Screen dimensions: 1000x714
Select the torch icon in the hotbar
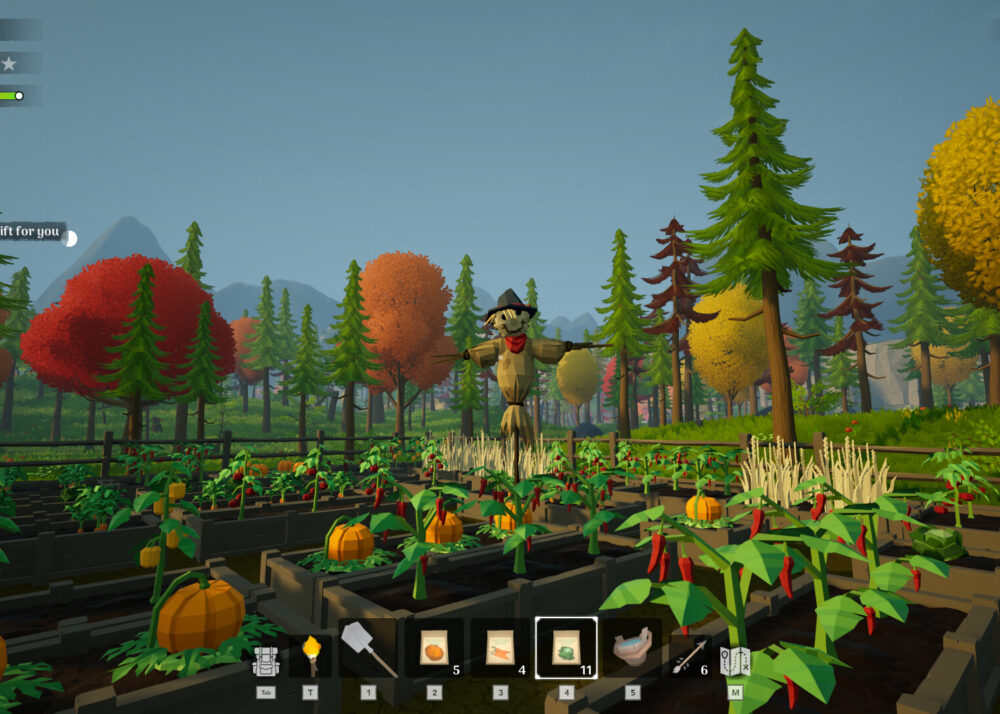[x=310, y=654]
